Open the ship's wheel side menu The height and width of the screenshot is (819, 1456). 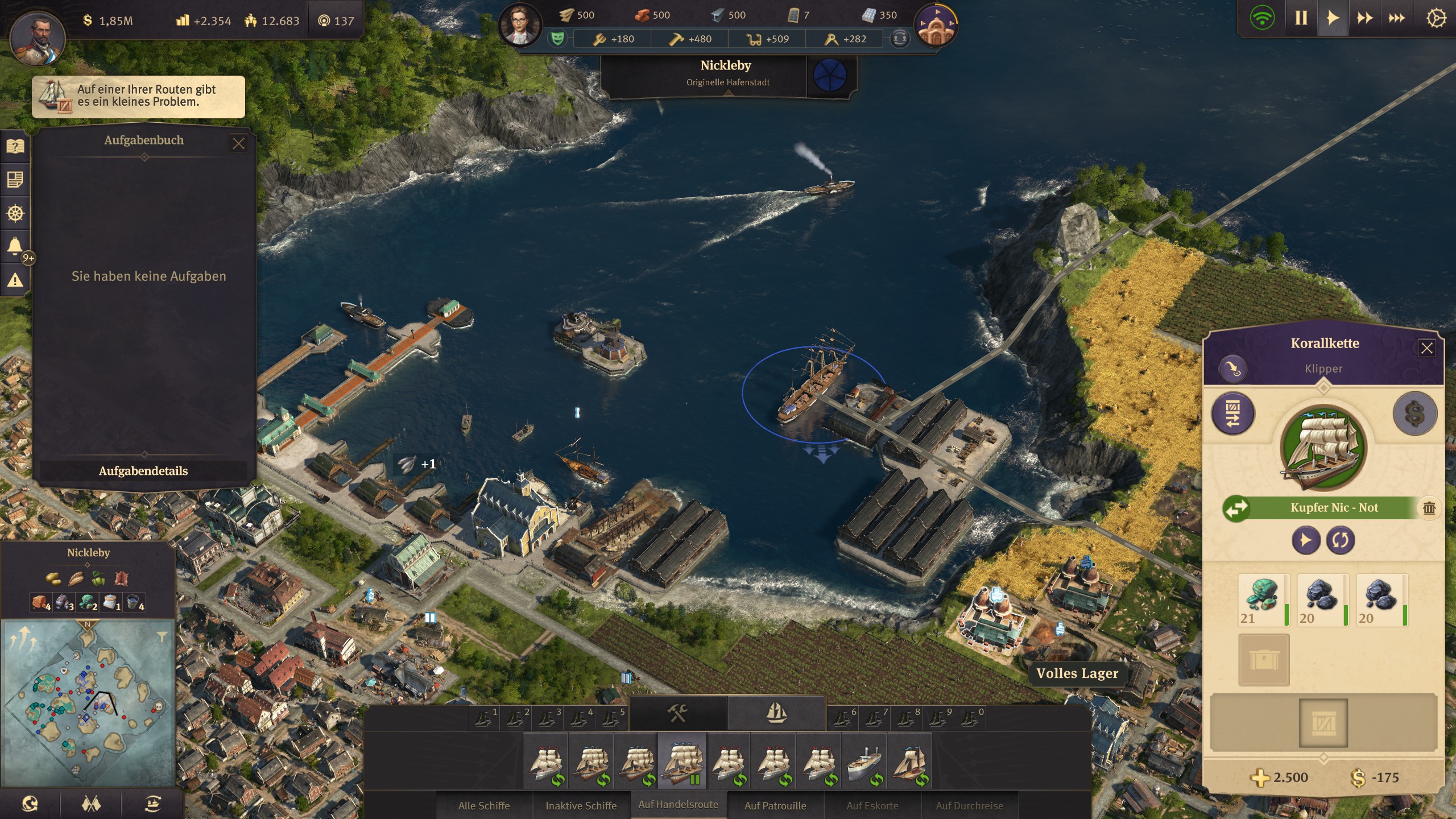click(x=15, y=214)
